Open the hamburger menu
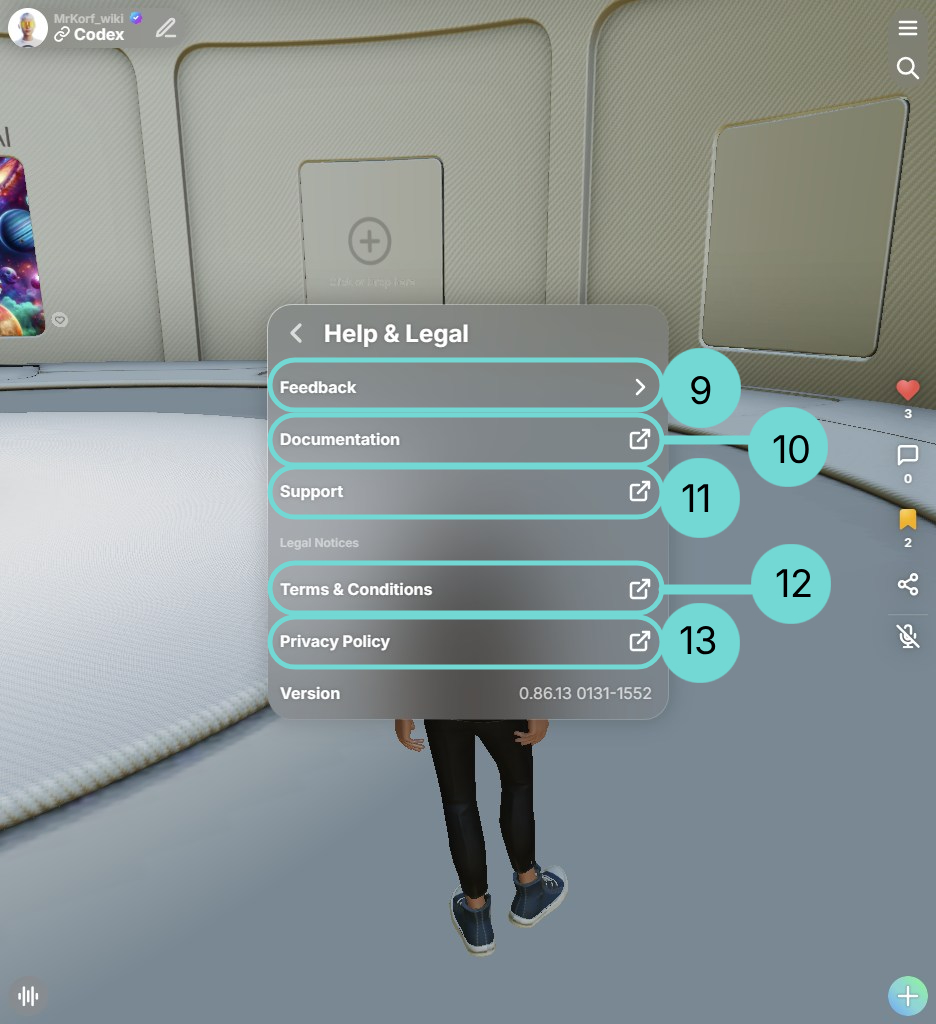Image resolution: width=936 pixels, height=1024 pixels. click(x=908, y=28)
